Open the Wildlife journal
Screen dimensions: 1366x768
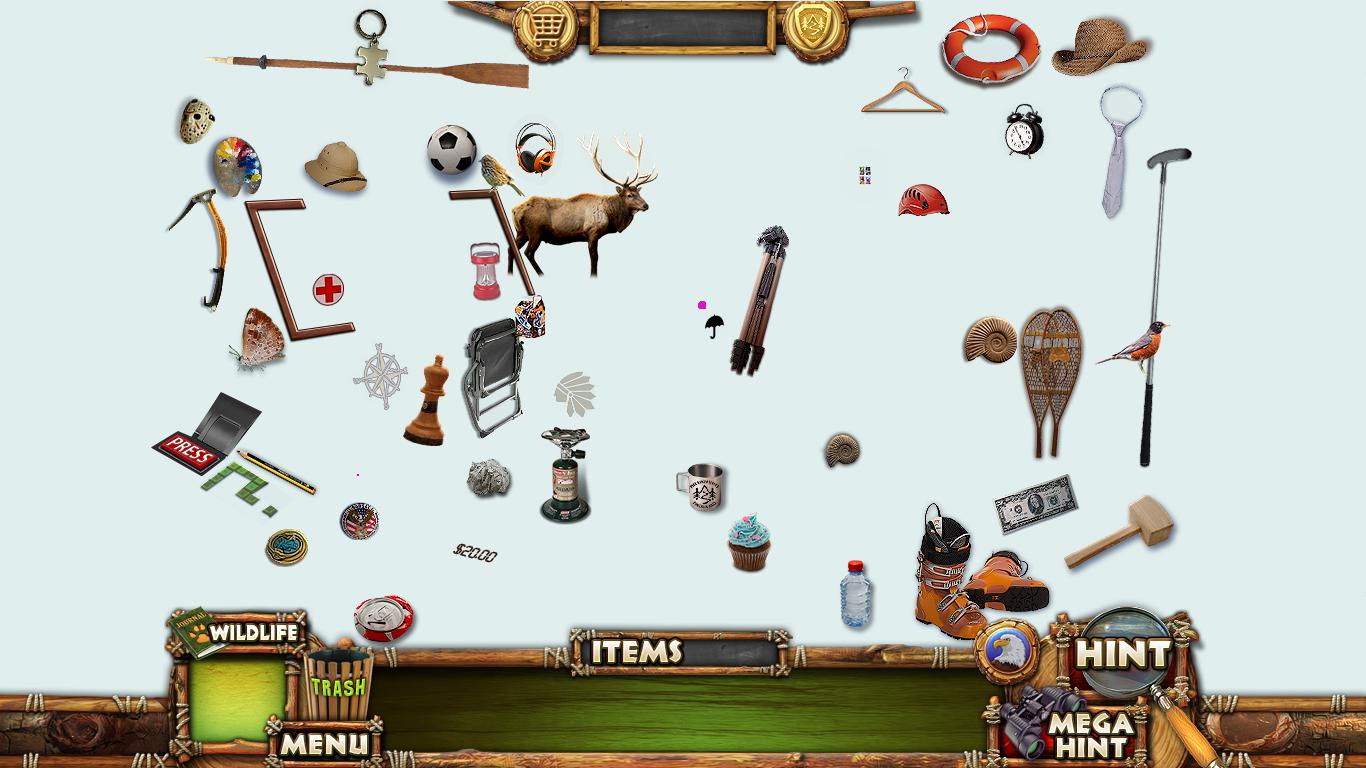coord(238,632)
